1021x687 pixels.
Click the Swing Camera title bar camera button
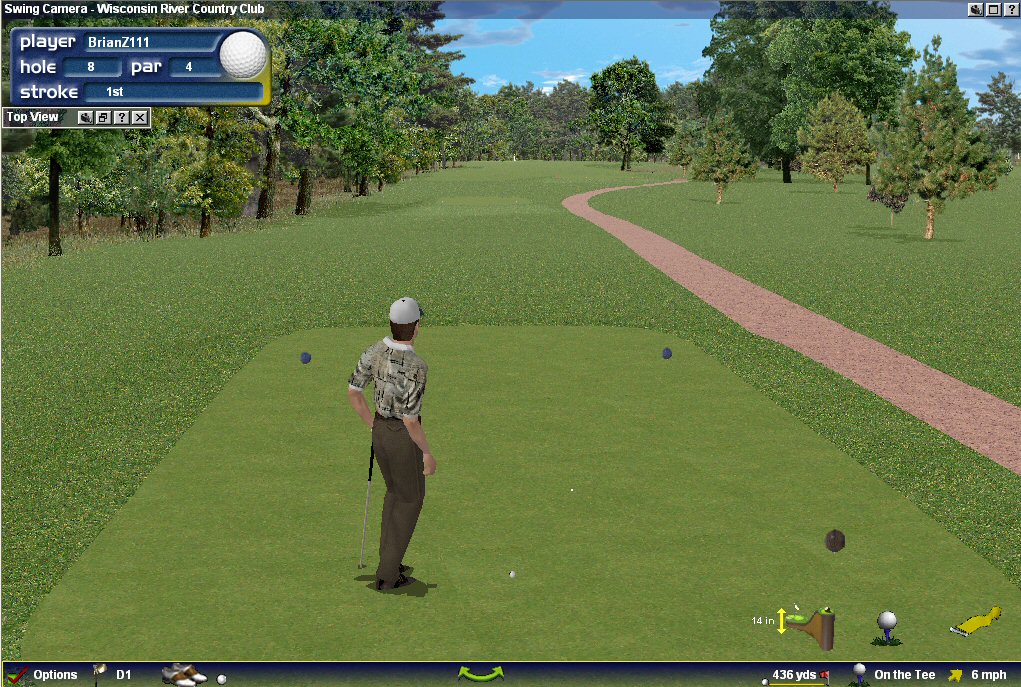point(976,9)
